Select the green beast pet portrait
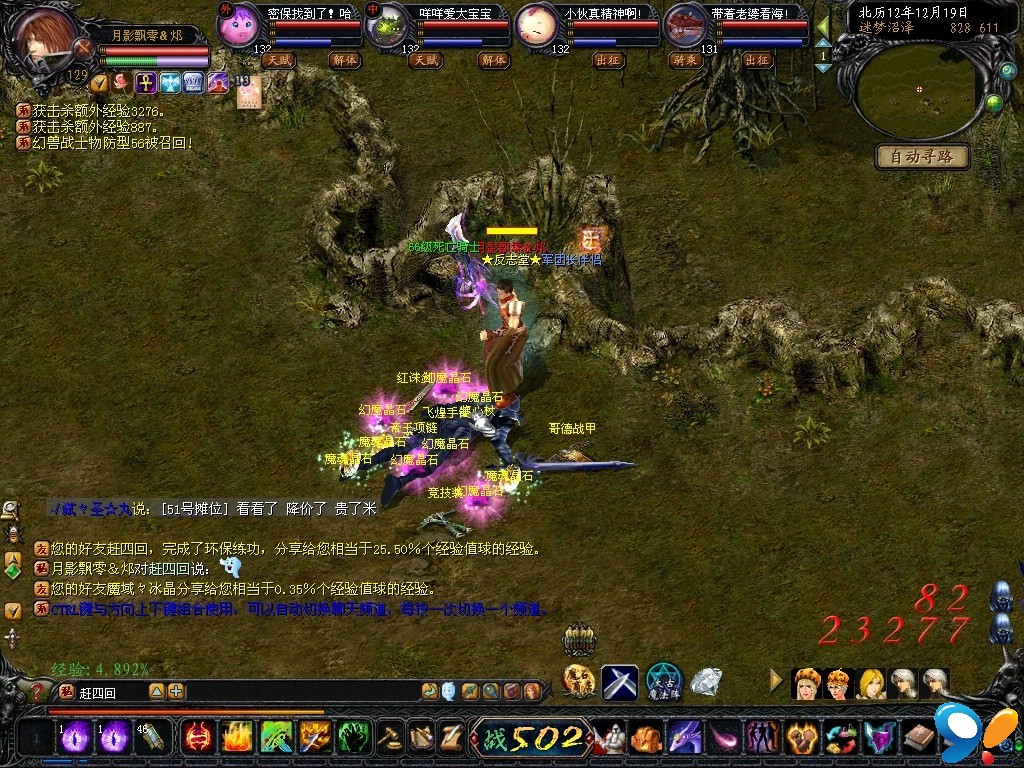This screenshot has height=768, width=1024. tap(388, 24)
